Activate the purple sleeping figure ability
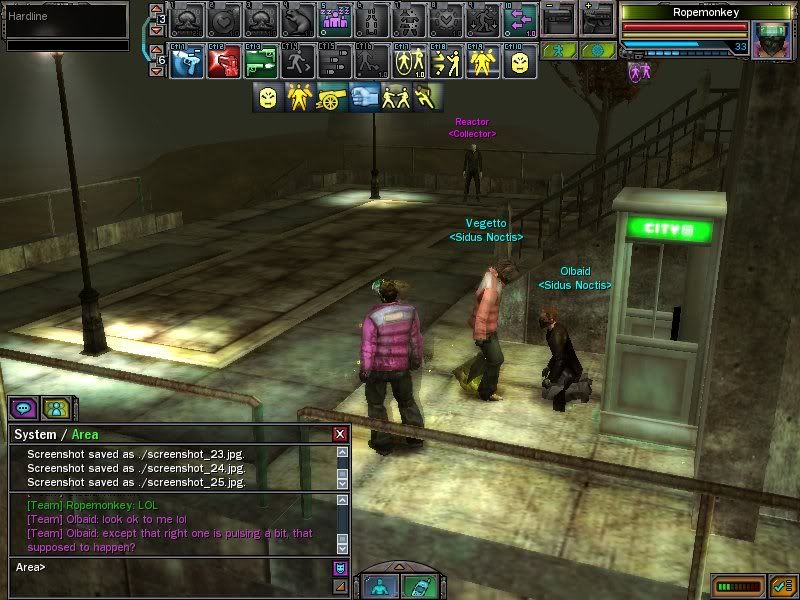This screenshot has height=600, width=800. (x=336, y=18)
